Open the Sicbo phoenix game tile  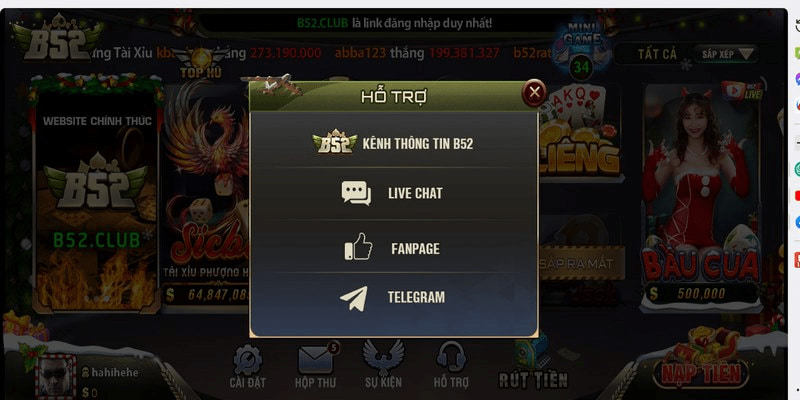[x=205, y=200]
